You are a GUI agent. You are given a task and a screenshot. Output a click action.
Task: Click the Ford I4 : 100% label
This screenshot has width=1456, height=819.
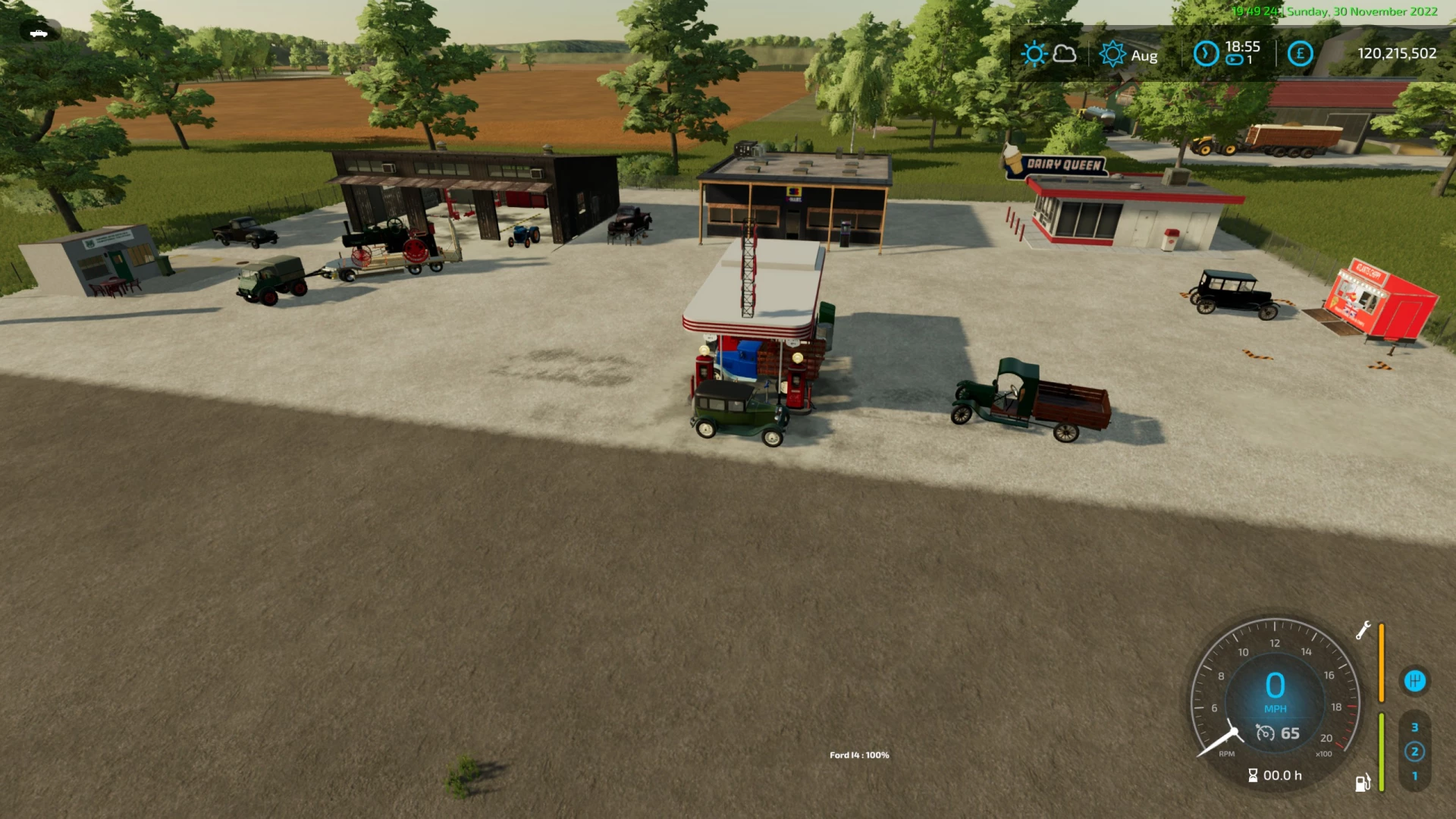(x=859, y=755)
